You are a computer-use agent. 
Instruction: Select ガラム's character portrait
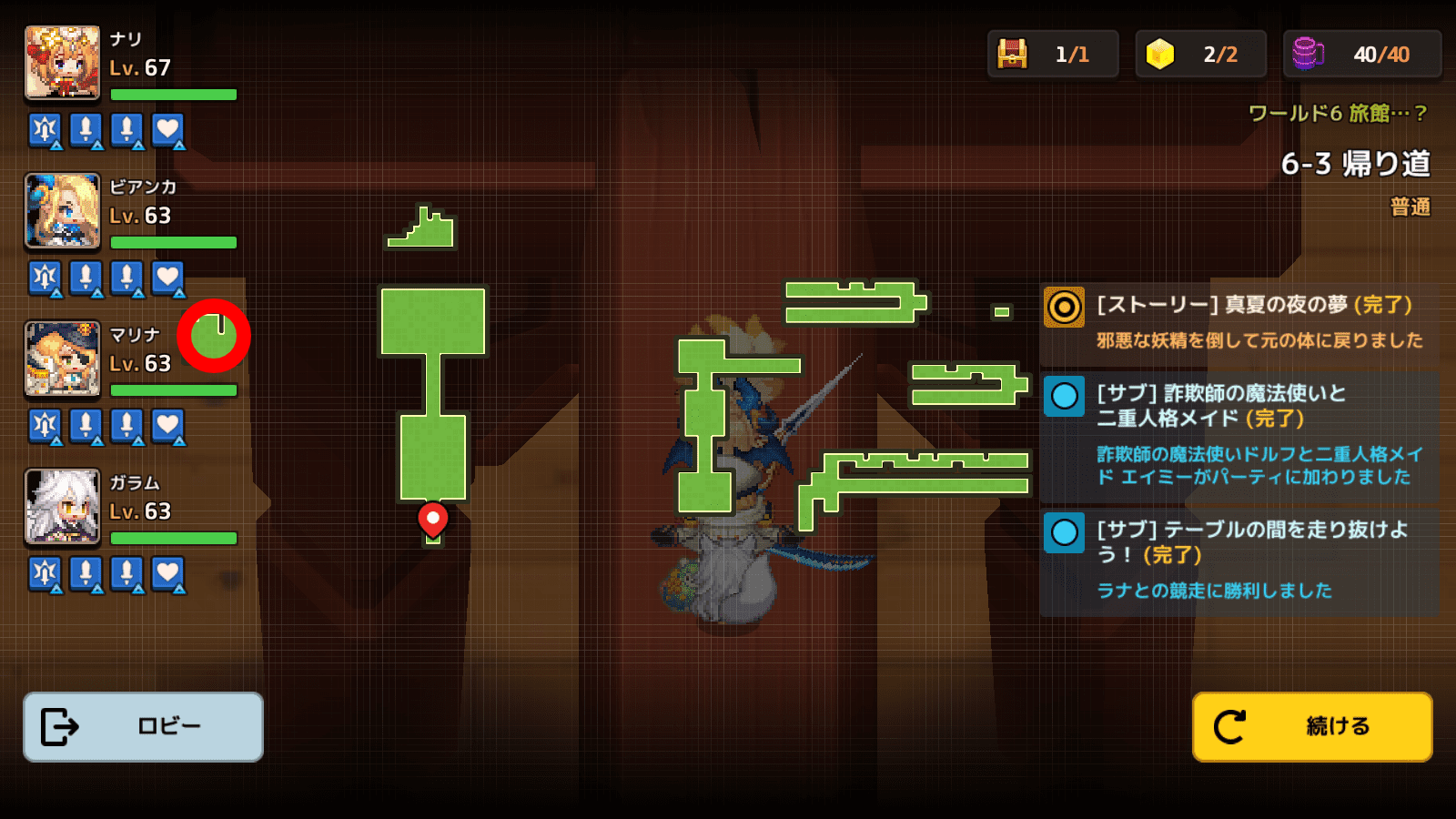pyautogui.click(x=62, y=507)
